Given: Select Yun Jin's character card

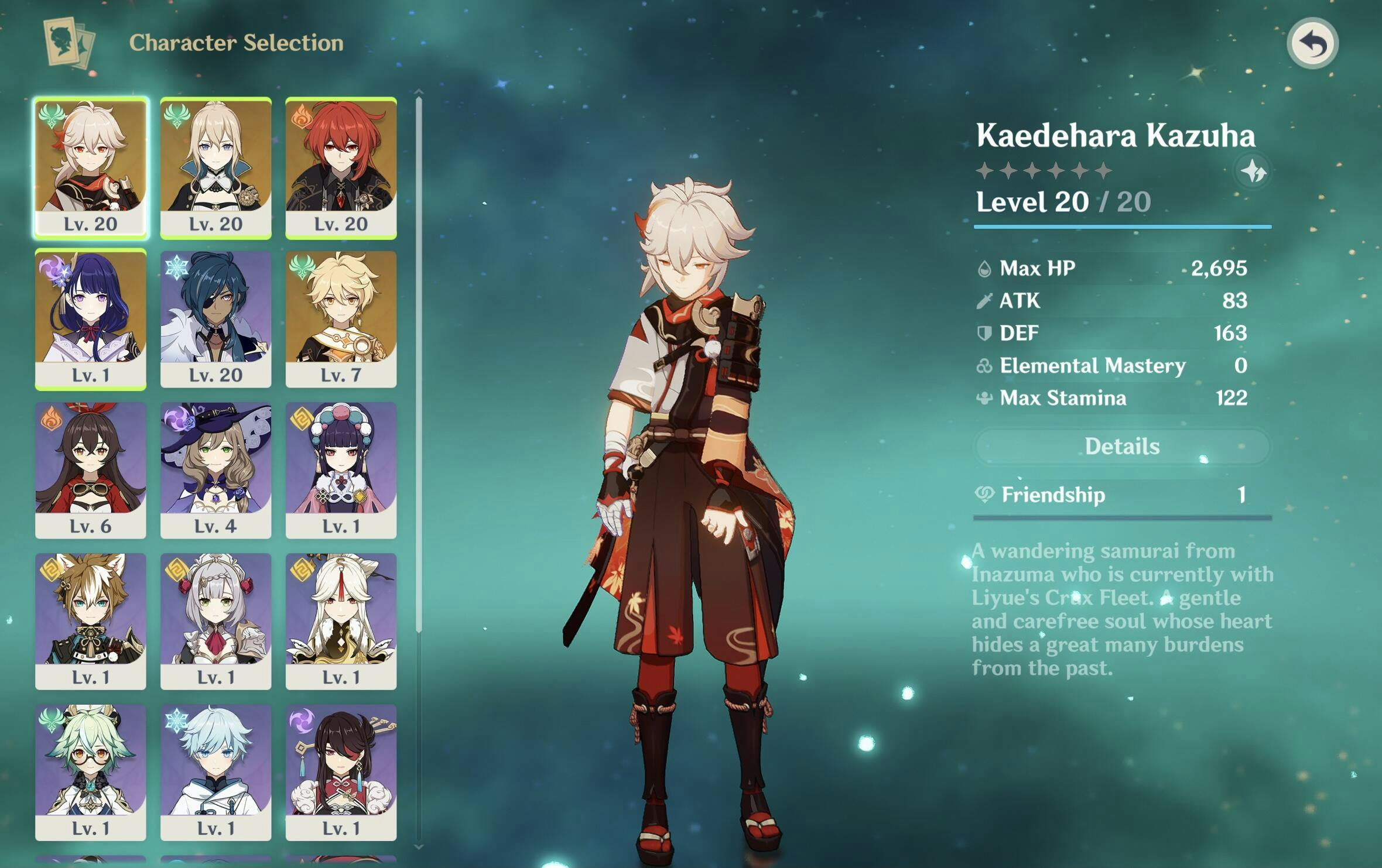Looking at the screenshot, I should (341, 470).
